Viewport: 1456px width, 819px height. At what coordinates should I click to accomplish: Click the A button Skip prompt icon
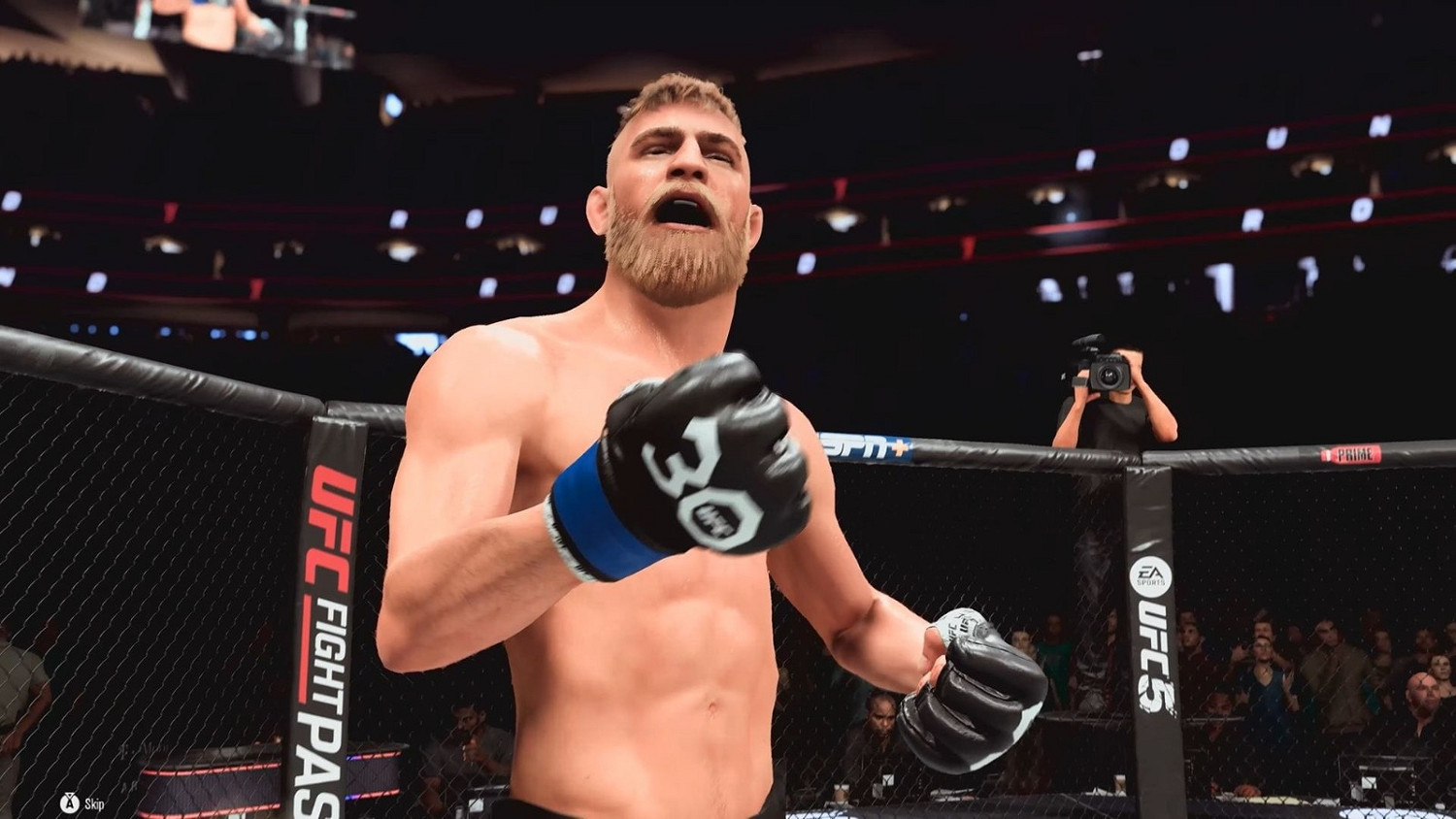coord(68,803)
